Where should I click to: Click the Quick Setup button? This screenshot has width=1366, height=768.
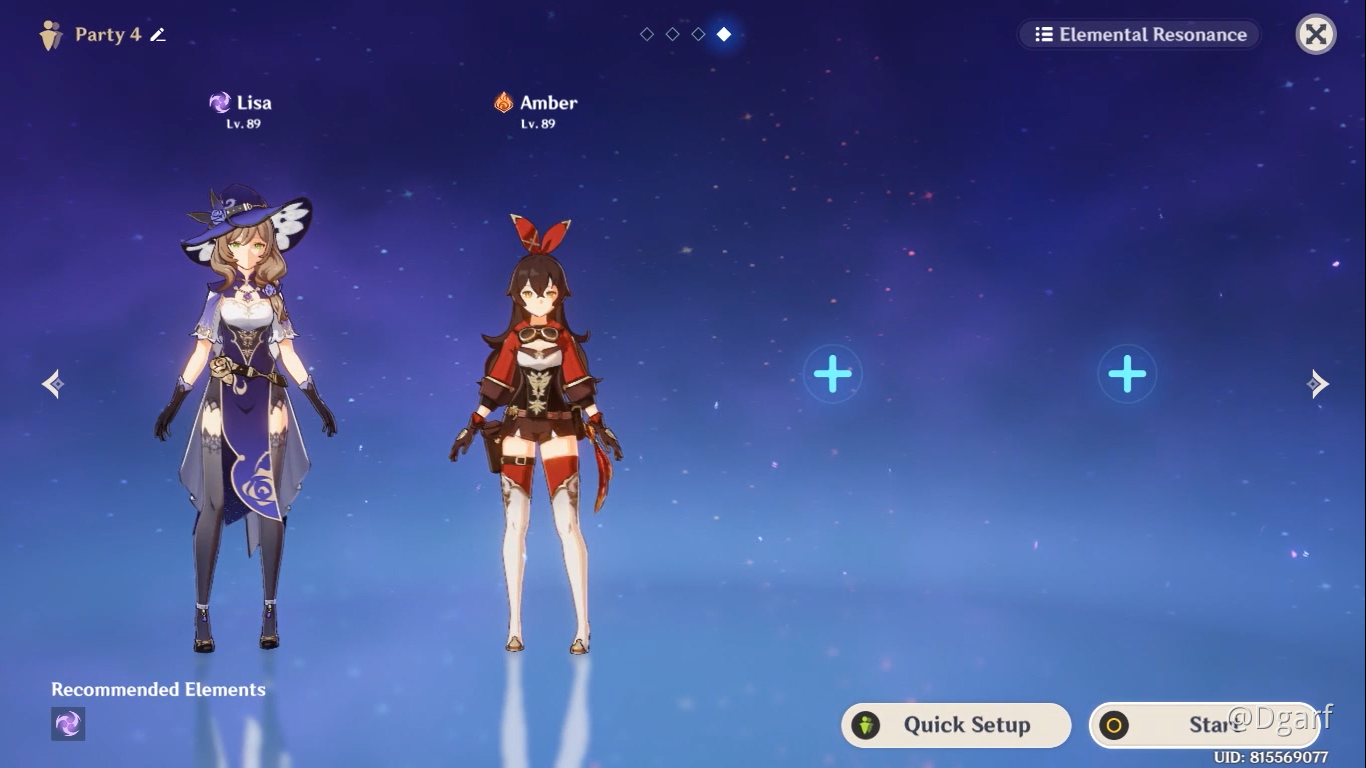[956, 725]
